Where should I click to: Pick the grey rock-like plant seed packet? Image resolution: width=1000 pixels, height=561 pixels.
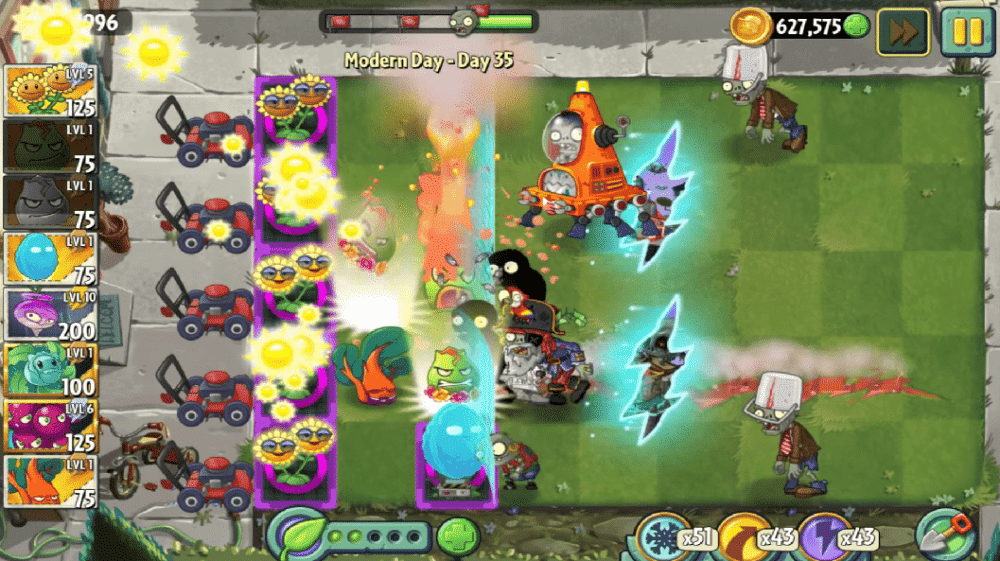click(x=50, y=203)
